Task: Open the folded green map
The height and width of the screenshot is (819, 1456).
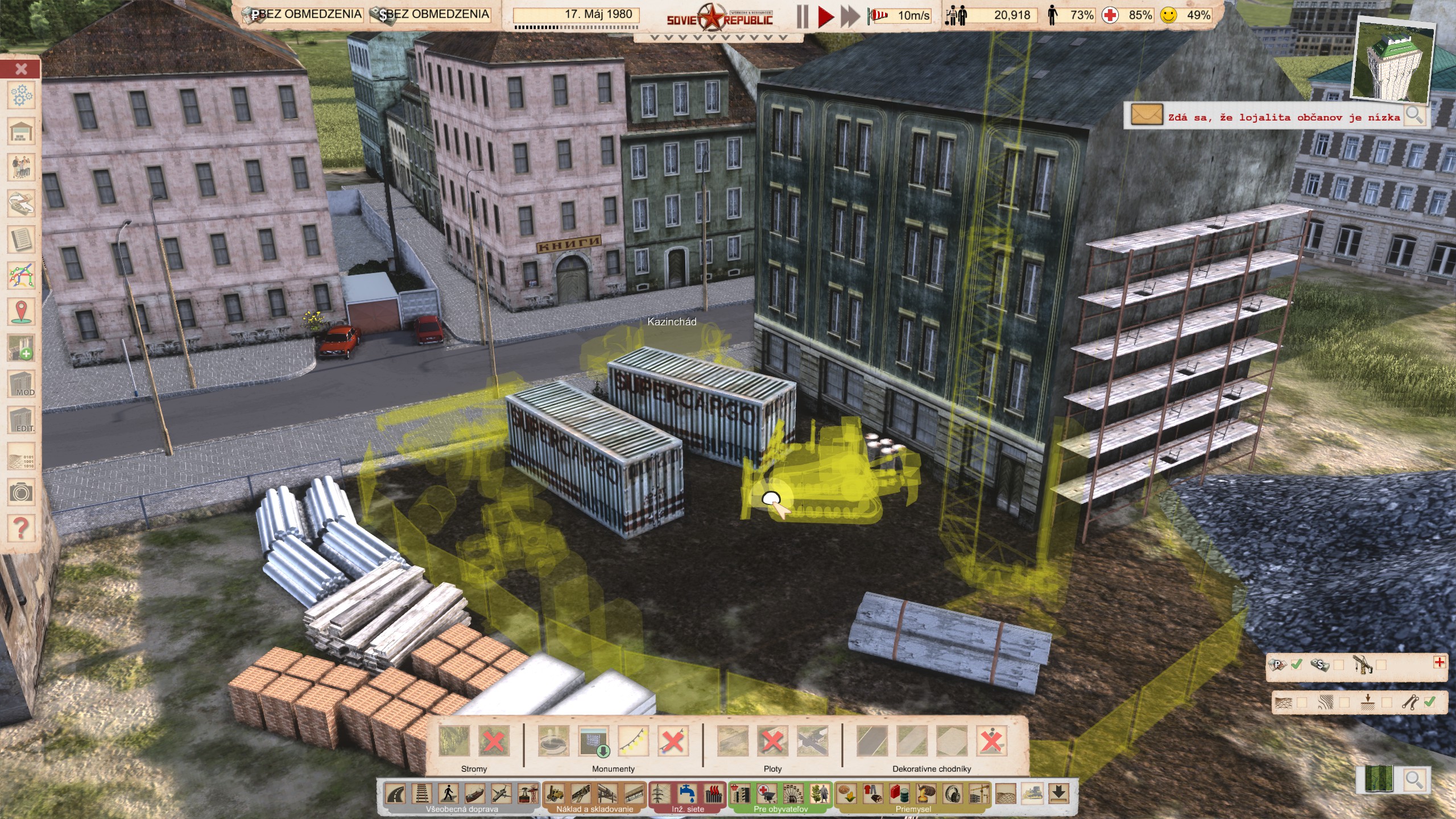Action: click(1379, 779)
